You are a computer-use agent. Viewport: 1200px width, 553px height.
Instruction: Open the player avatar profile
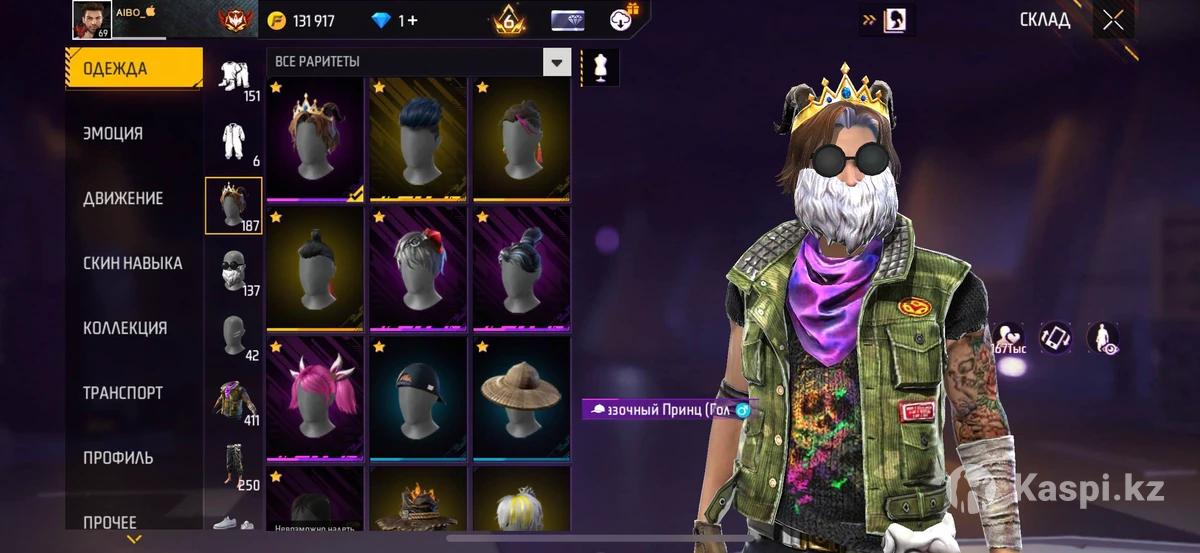[93, 19]
